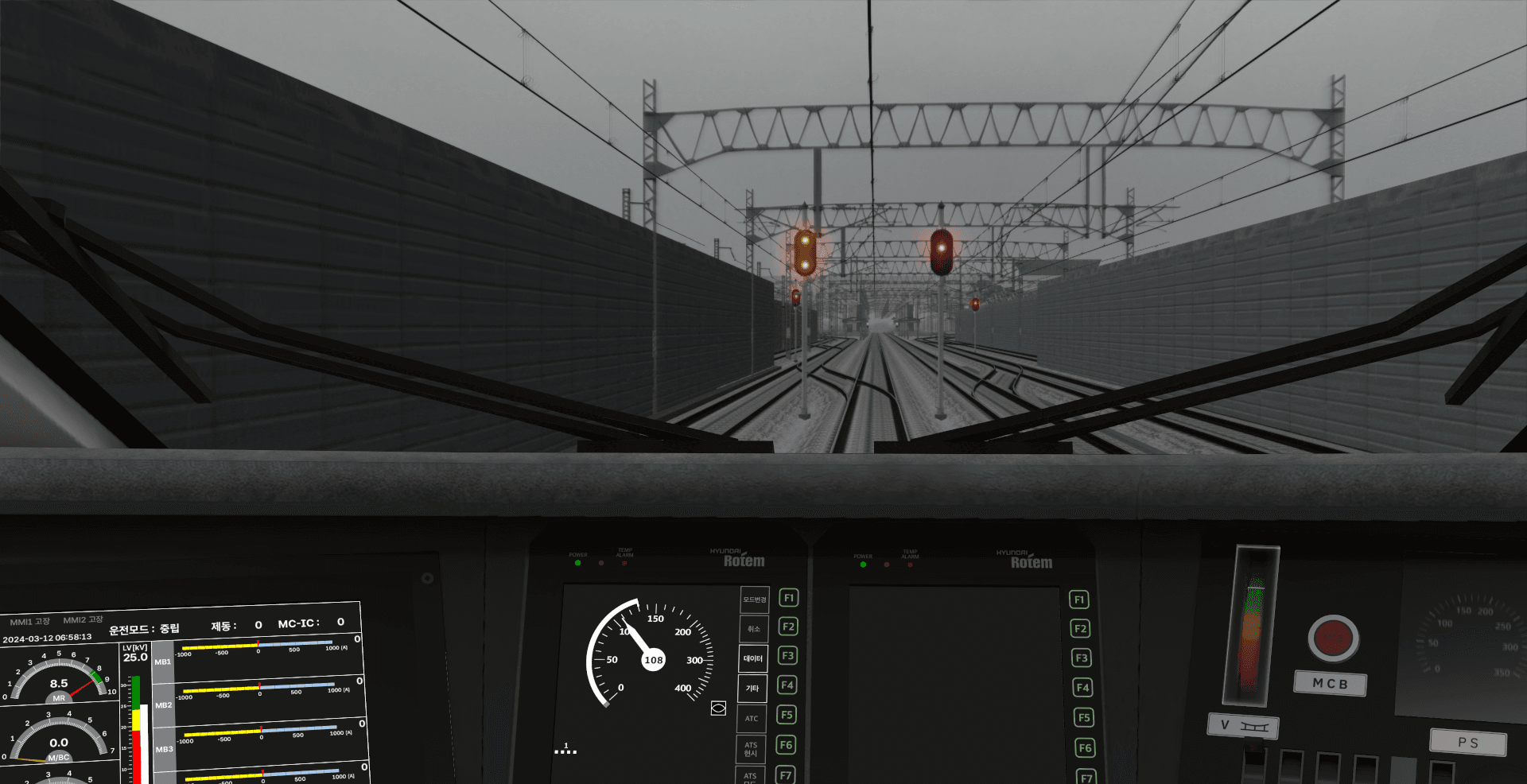Click F2 beside the speedometer display
Screen dimensions: 1527x784
(x=787, y=627)
